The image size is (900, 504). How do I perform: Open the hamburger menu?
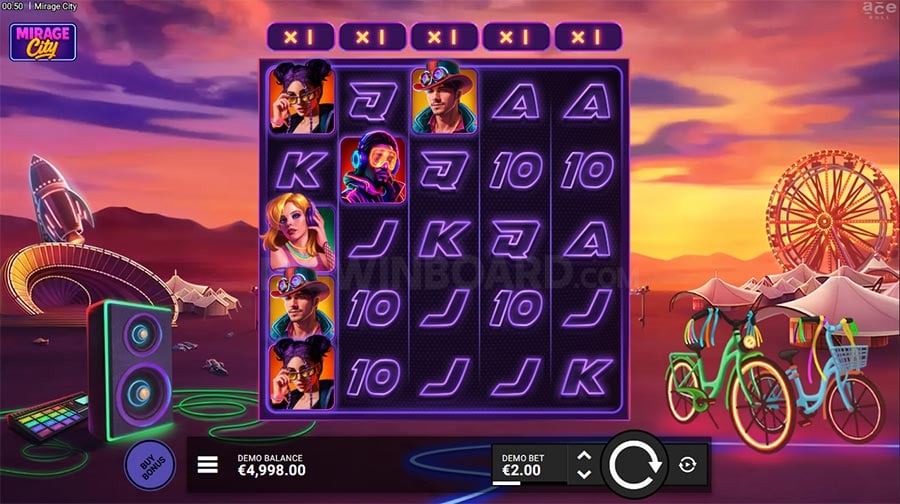pos(208,465)
